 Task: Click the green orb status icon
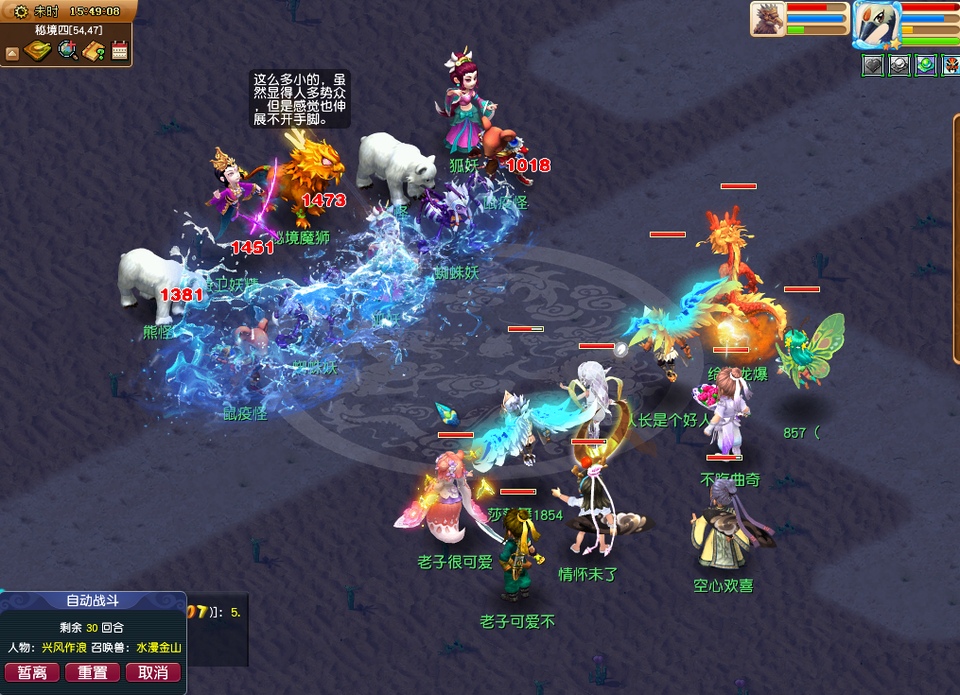pos(924,64)
